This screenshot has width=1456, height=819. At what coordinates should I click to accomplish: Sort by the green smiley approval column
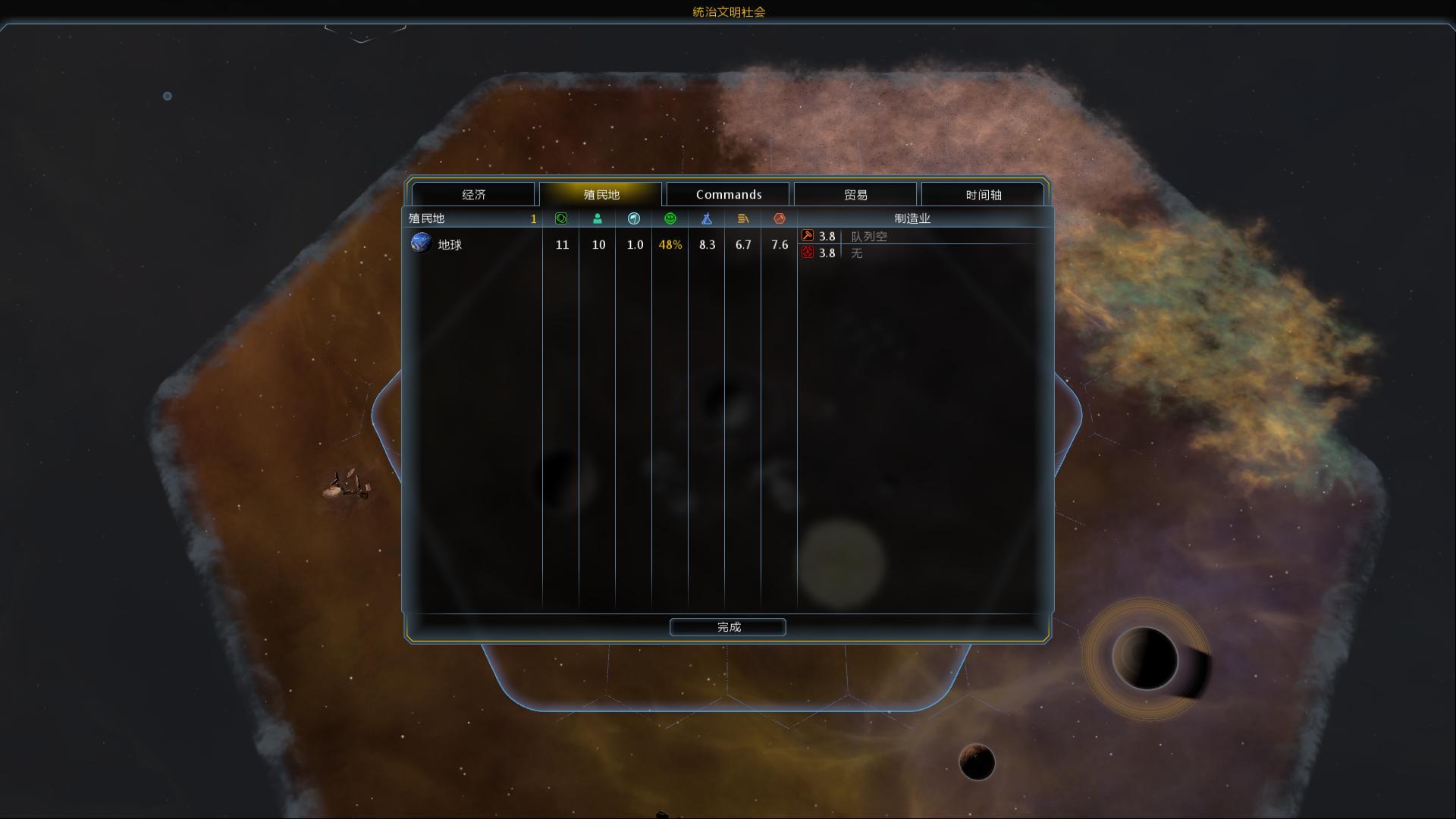coord(670,218)
